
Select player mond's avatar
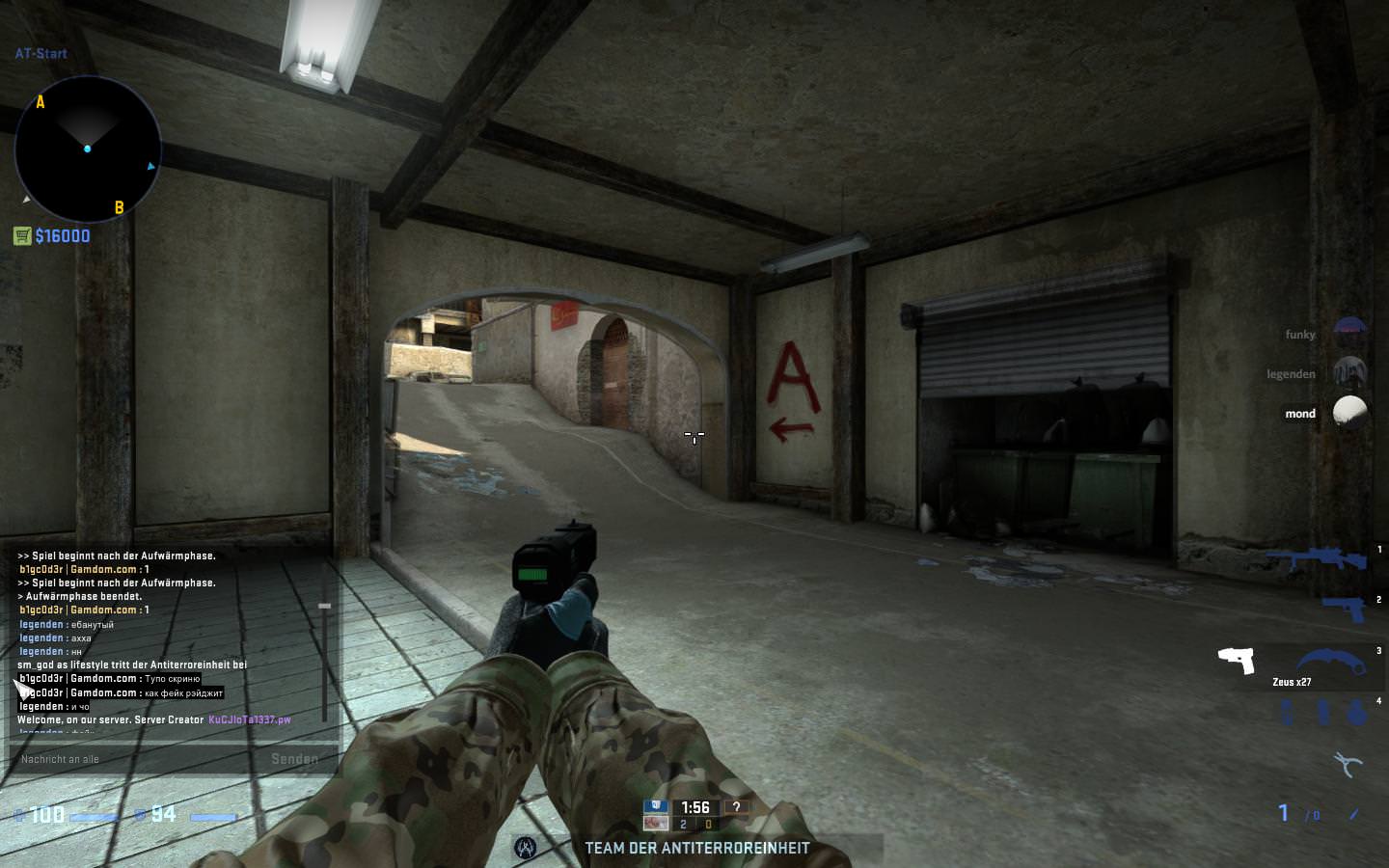point(1349,413)
